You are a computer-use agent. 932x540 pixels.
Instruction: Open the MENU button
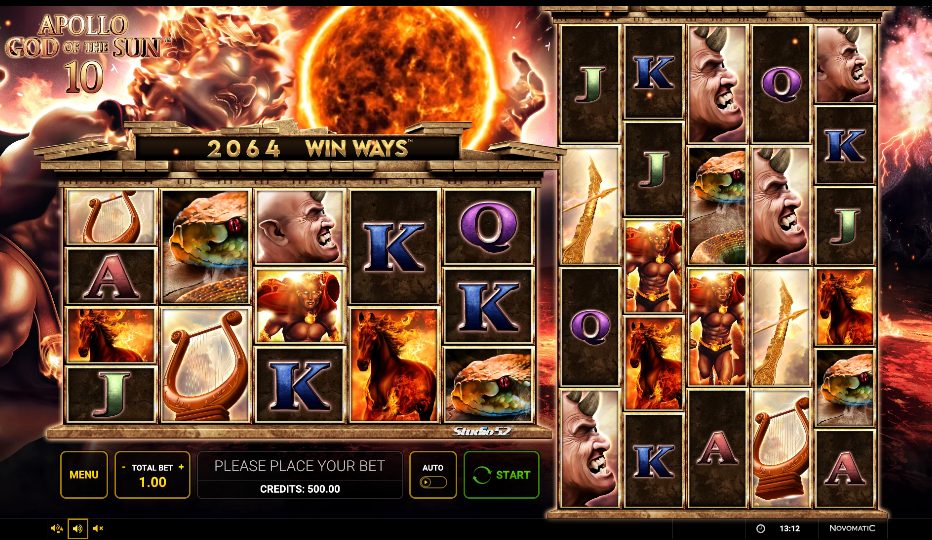tap(84, 475)
